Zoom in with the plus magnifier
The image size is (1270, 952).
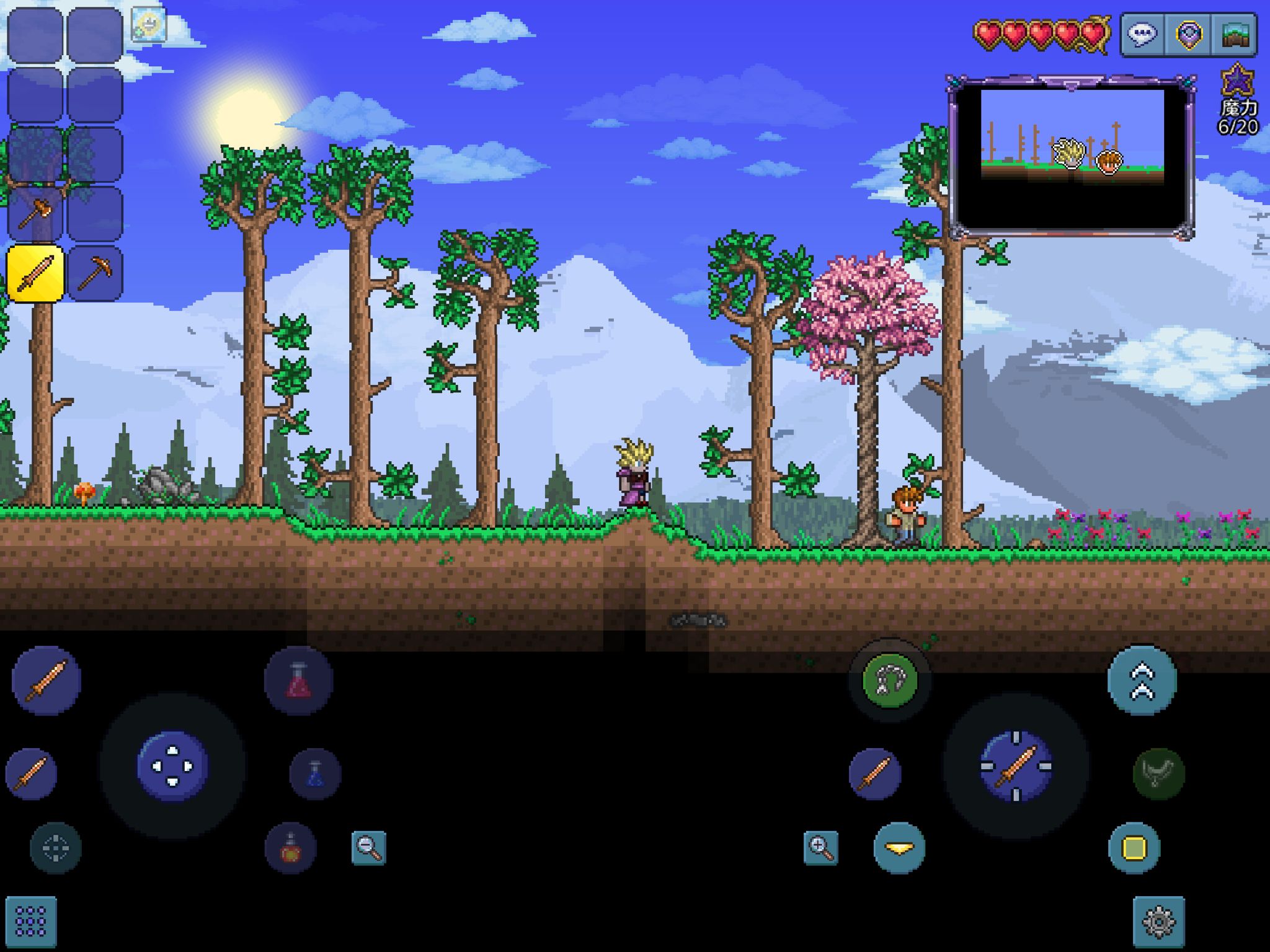(820, 847)
